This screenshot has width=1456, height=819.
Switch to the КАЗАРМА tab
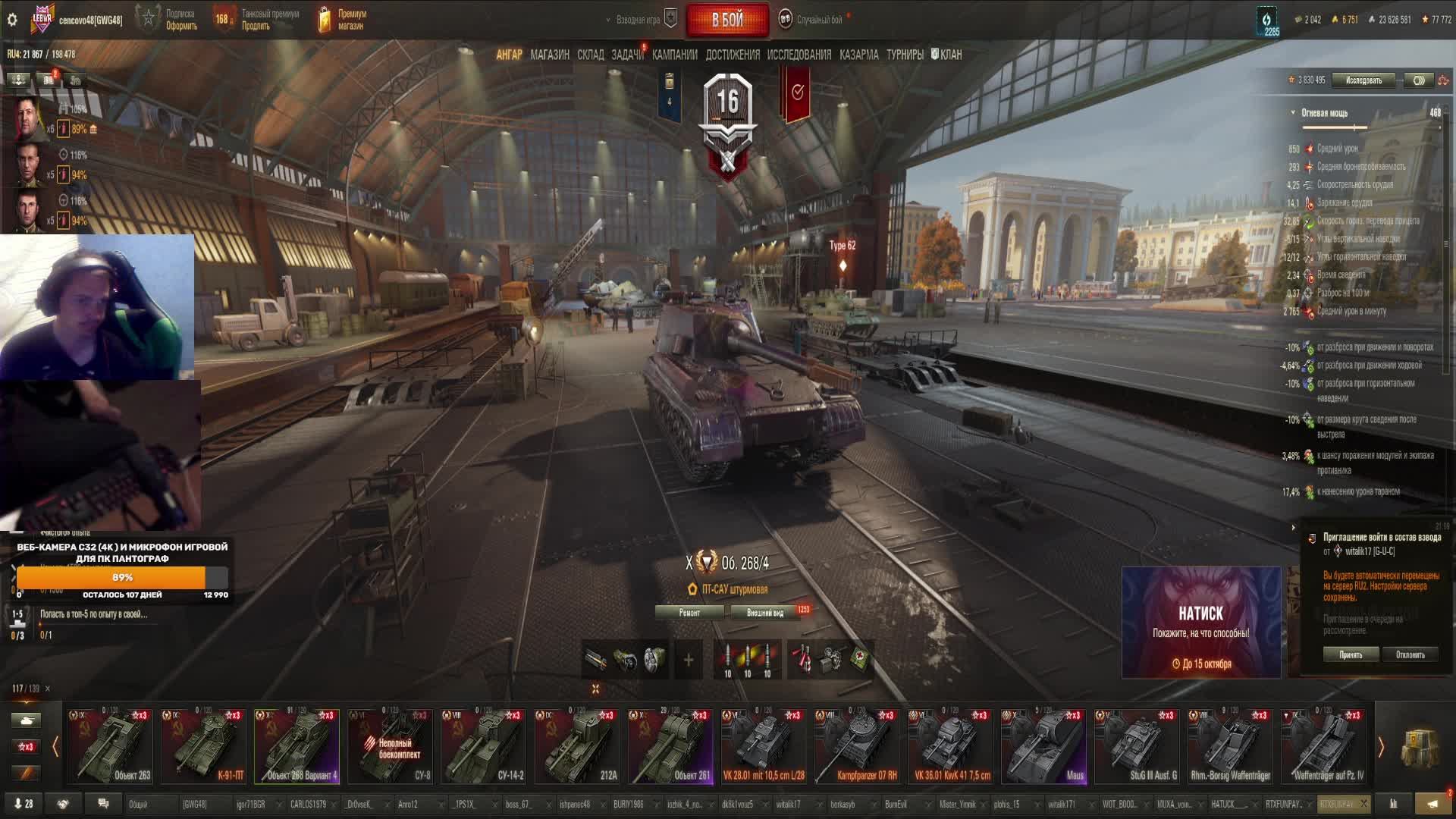coord(858,55)
